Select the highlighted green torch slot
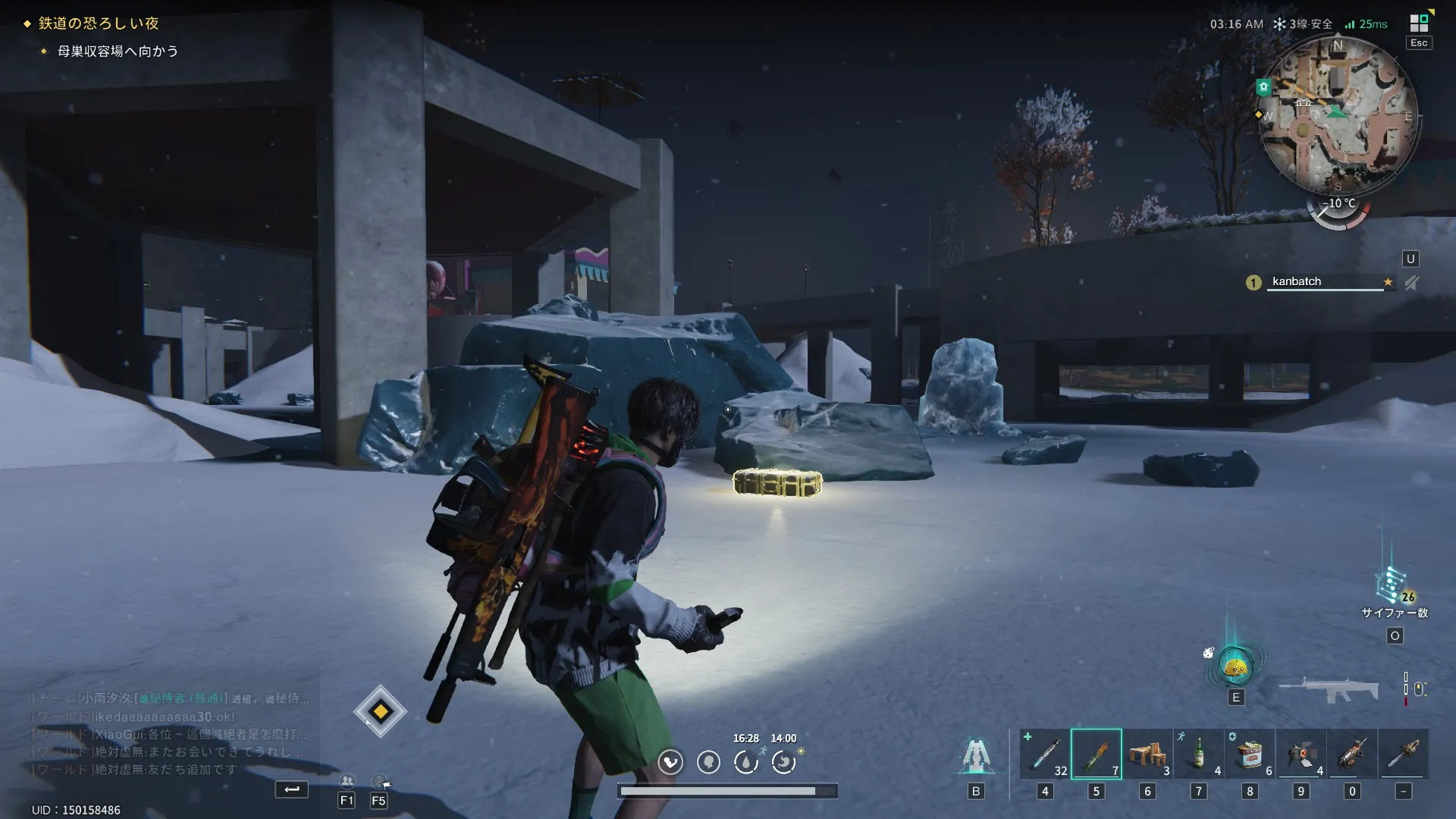The height and width of the screenshot is (819, 1456). 1096,754
